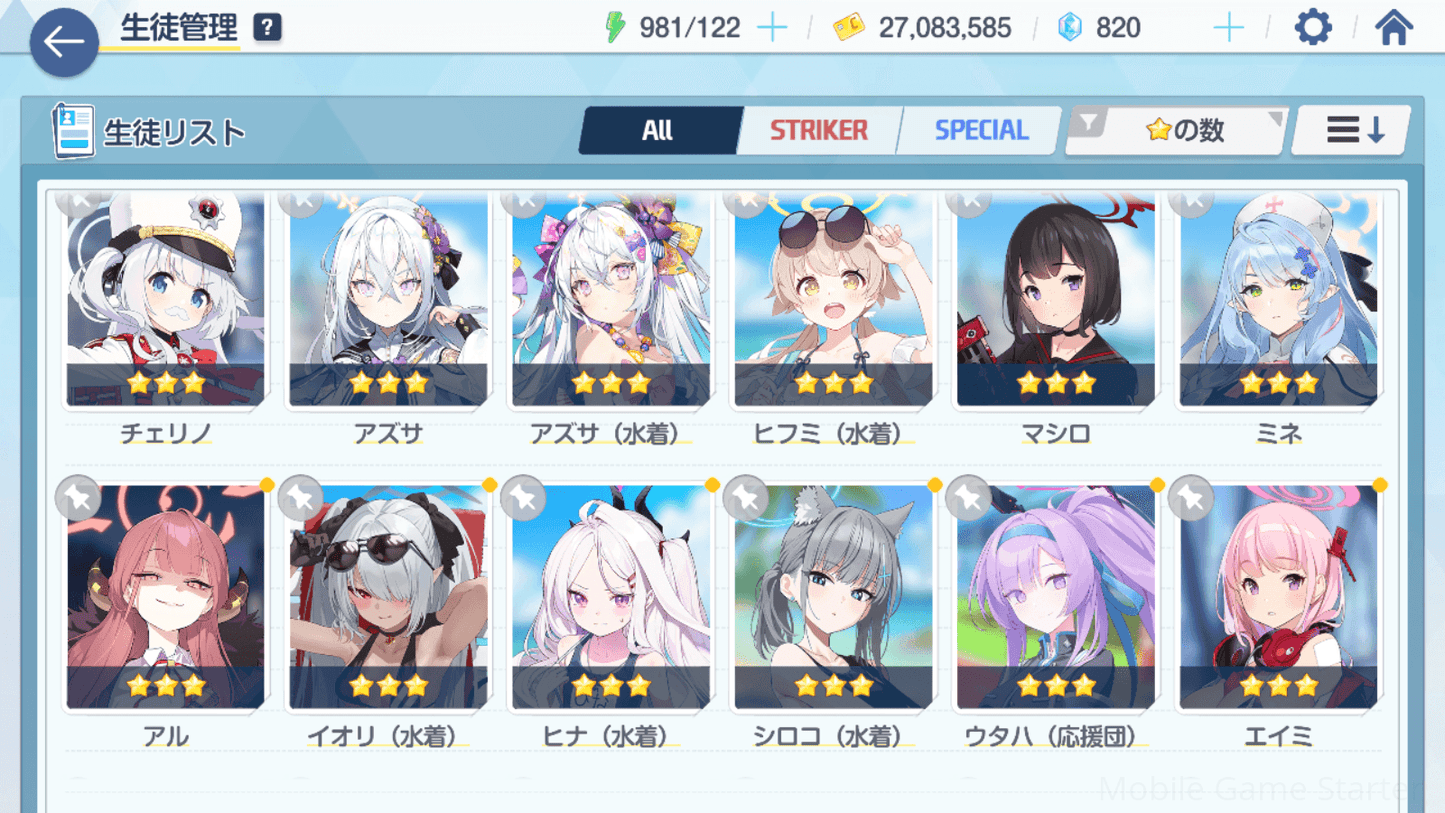
Task: Choose the ウタハ（応援団）student card
Action: (1056, 598)
